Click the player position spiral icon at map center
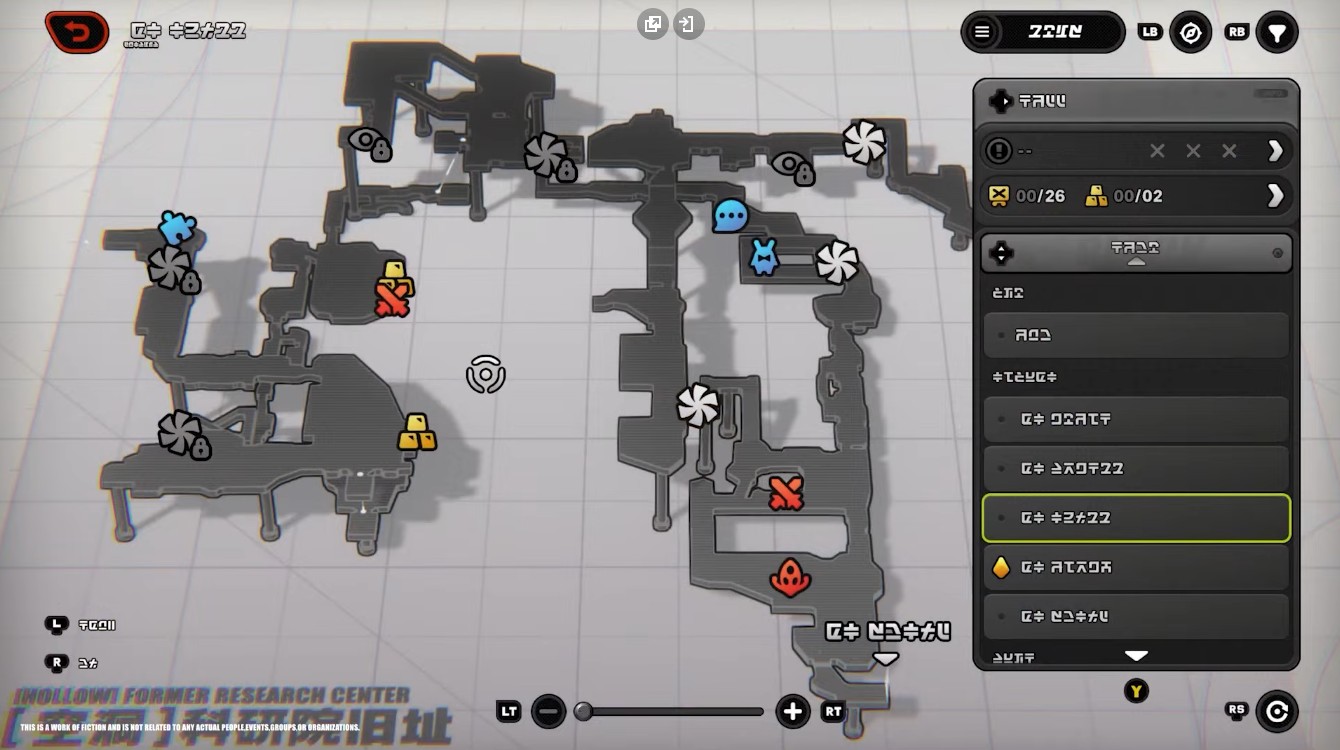This screenshot has height=750, width=1340. tap(487, 375)
